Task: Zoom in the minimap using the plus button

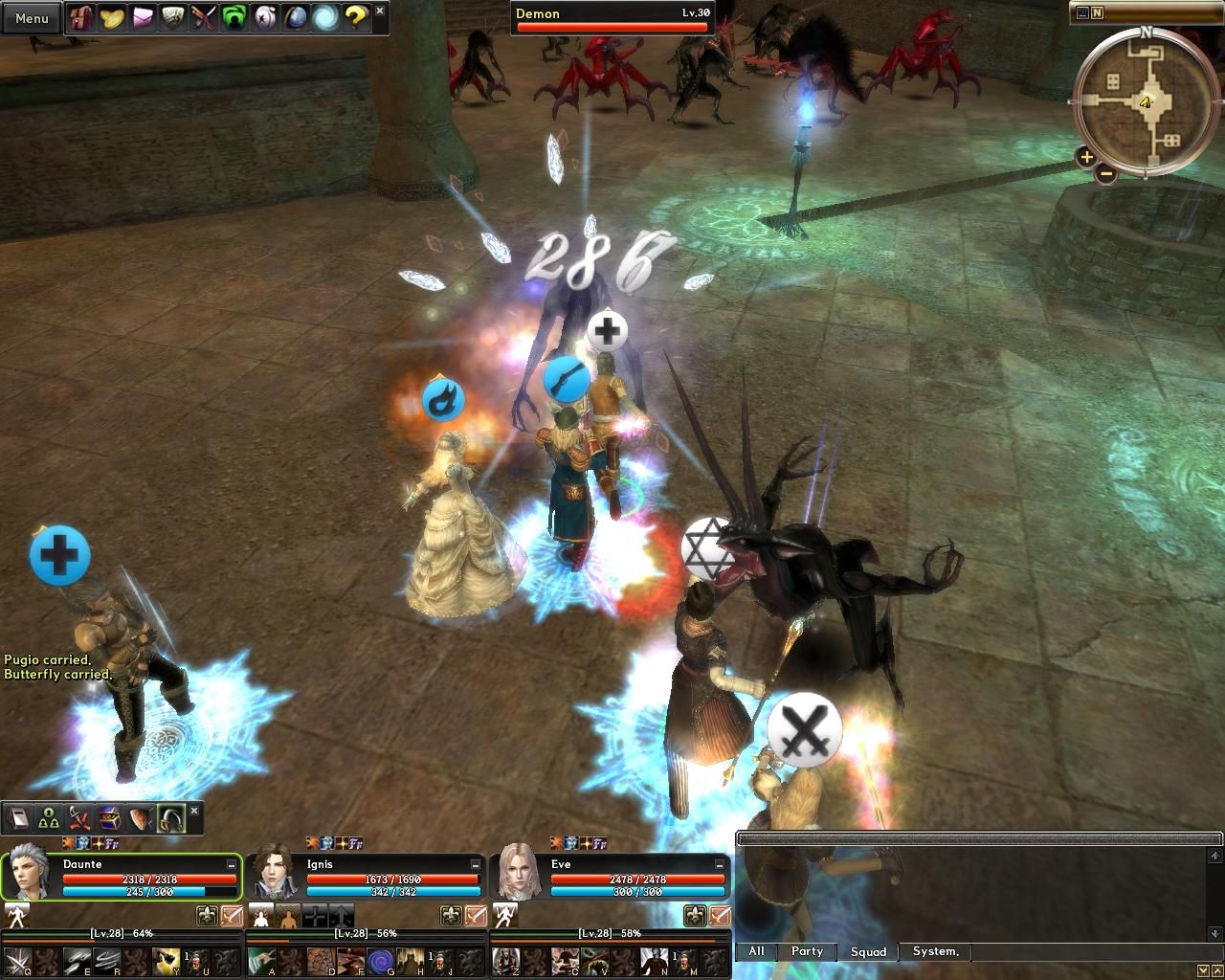Action: tap(1087, 156)
